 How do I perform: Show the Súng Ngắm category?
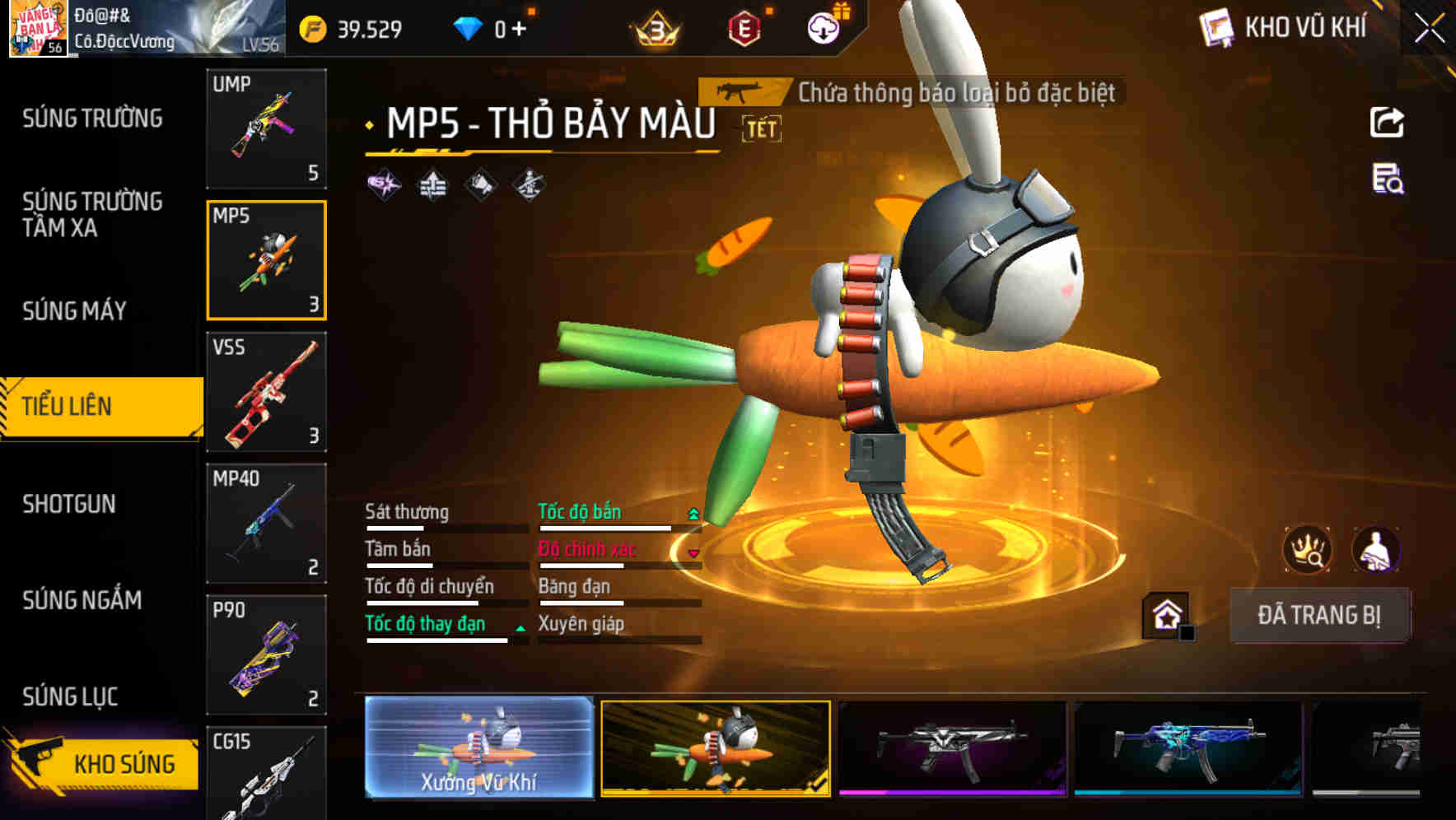[82, 600]
